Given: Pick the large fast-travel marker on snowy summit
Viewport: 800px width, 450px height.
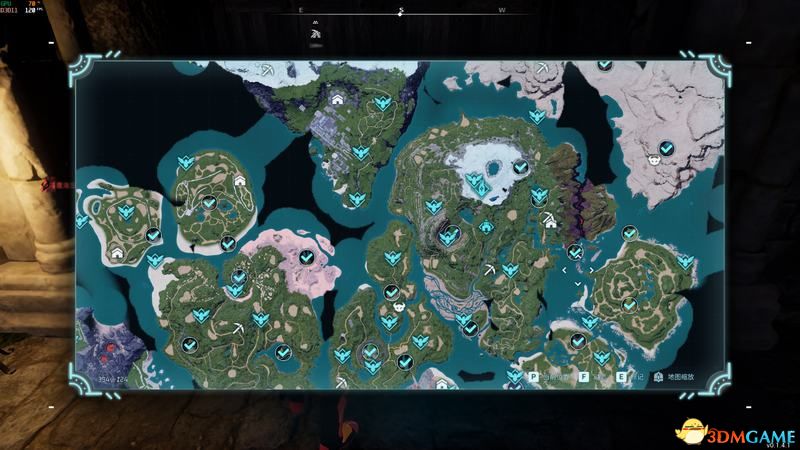Looking at the screenshot, I should 479,182.
